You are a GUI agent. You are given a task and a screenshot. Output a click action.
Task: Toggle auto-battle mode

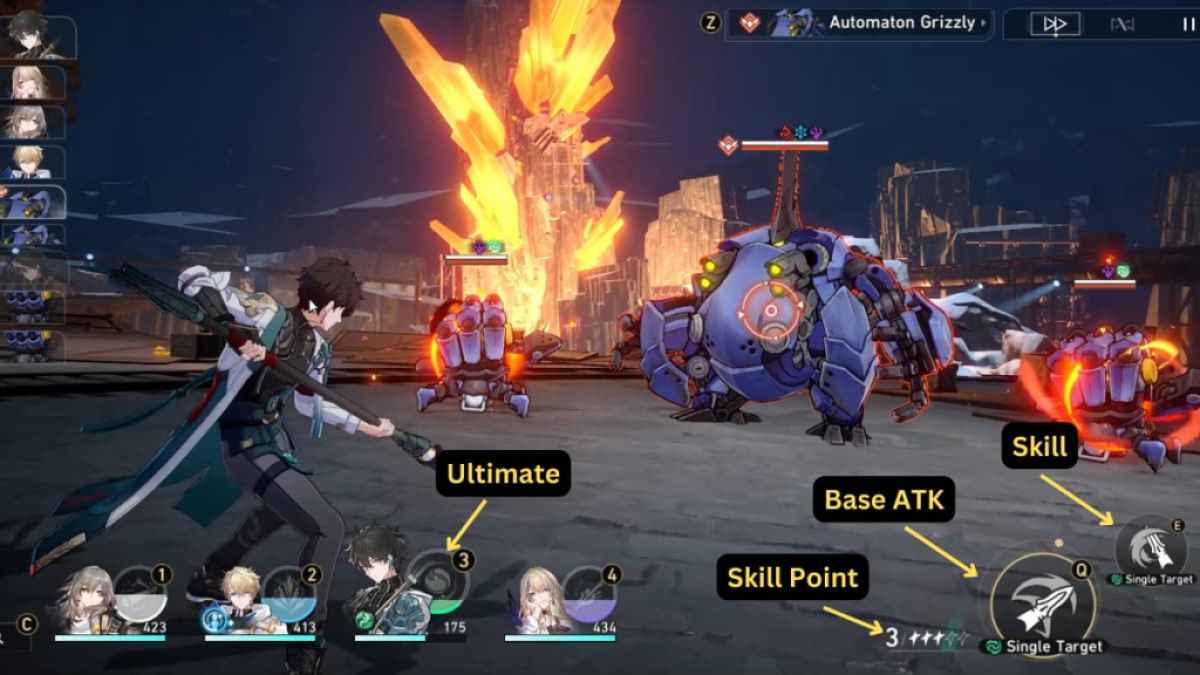pyautogui.click(x=1122, y=24)
